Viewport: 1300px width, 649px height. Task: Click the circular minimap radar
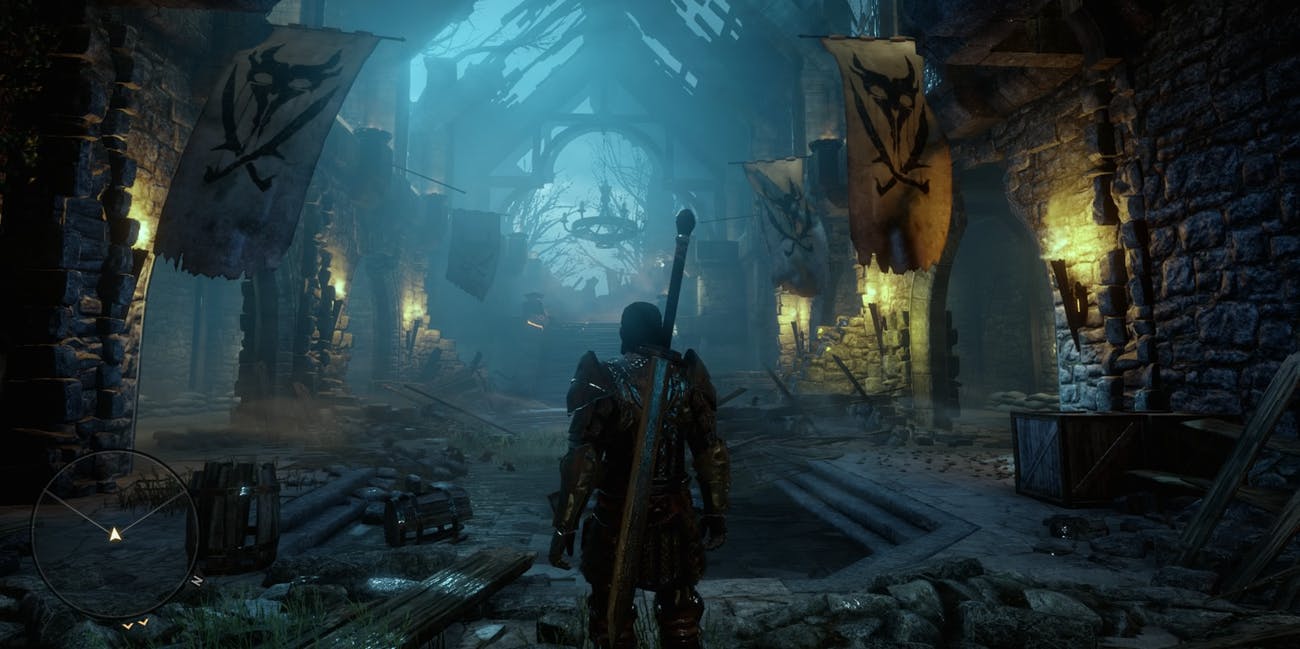pyautogui.click(x=114, y=532)
